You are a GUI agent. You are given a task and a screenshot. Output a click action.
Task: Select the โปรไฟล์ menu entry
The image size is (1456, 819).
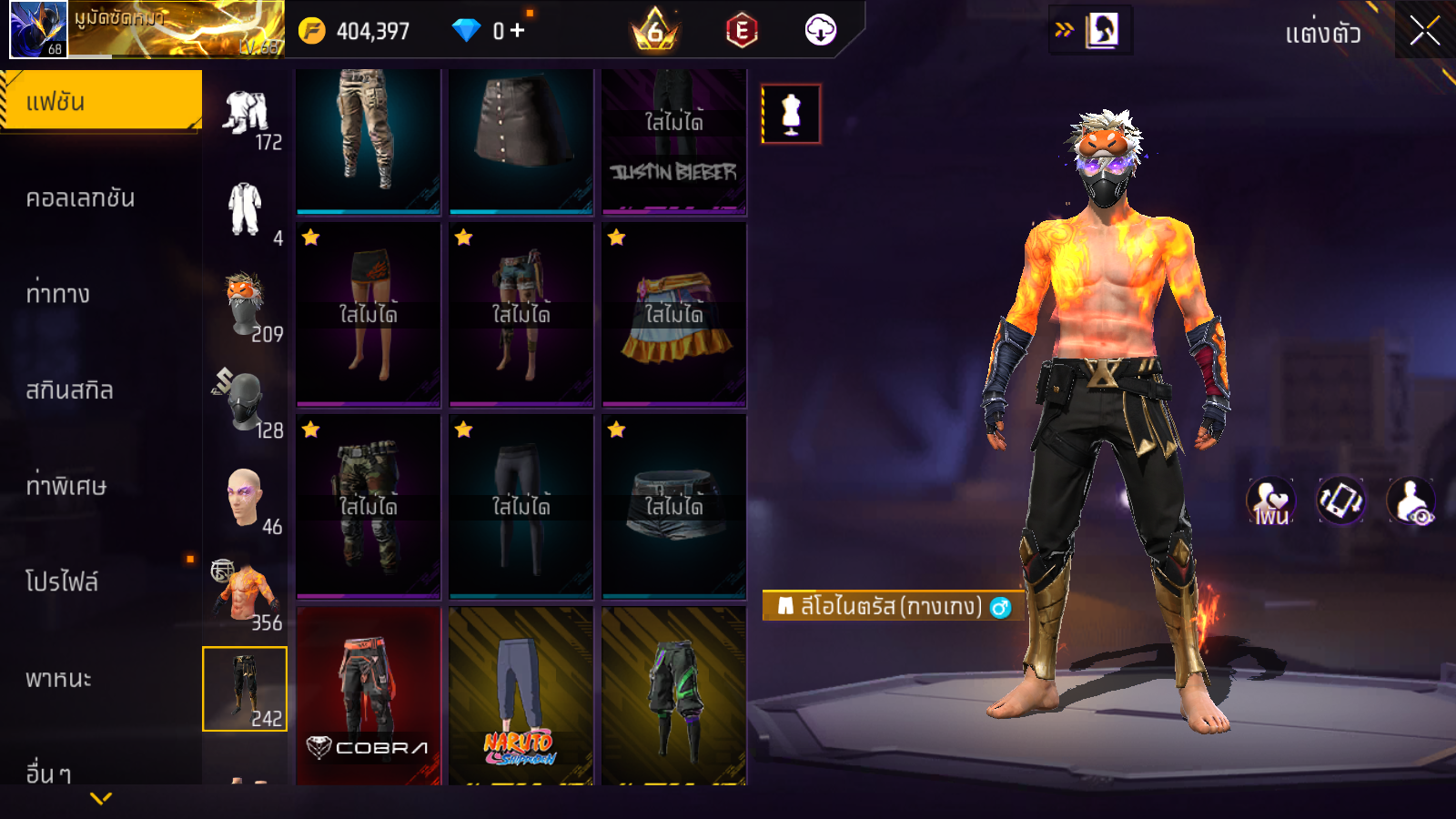point(62,582)
